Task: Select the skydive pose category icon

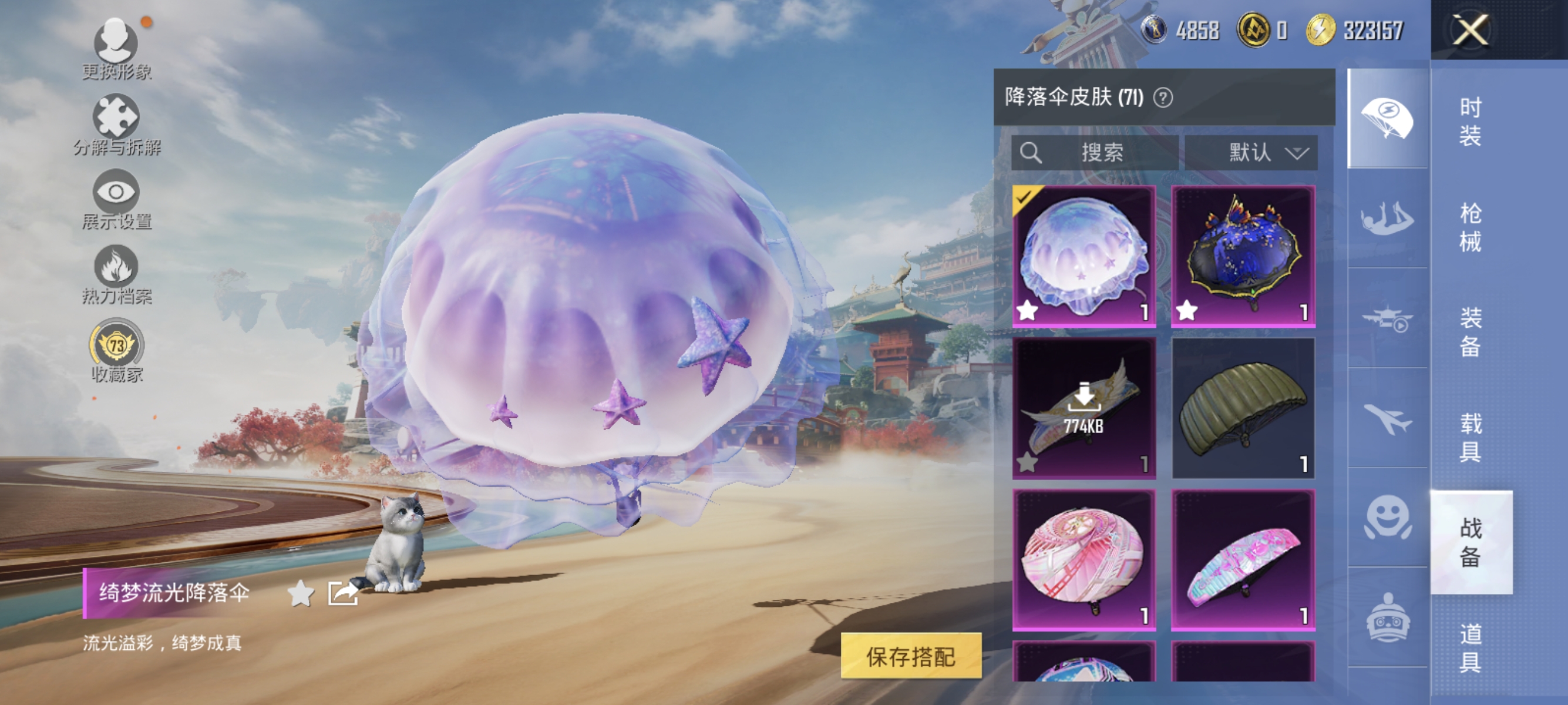Action: click(x=1388, y=217)
